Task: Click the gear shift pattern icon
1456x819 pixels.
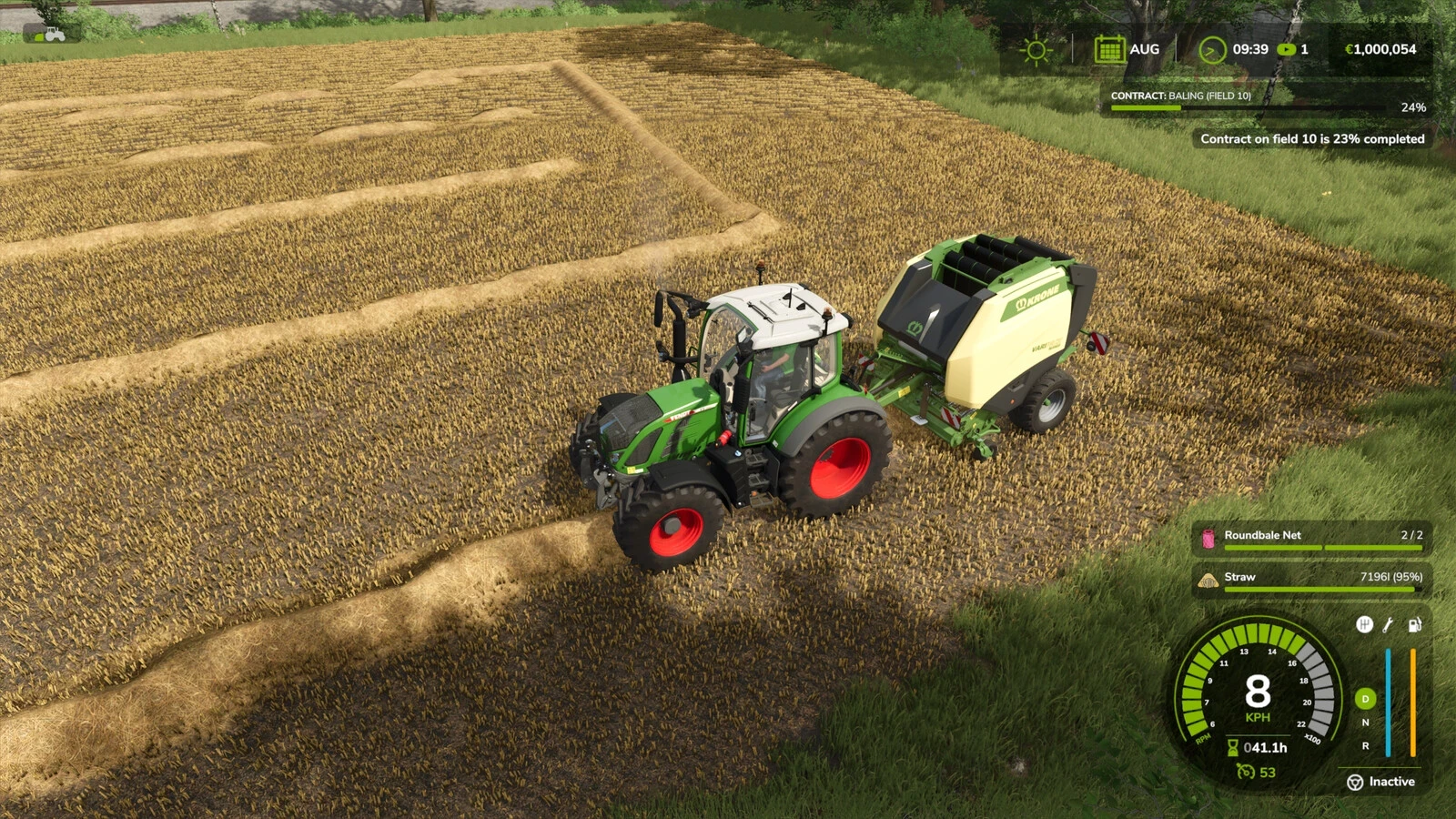Action: coord(1364,624)
